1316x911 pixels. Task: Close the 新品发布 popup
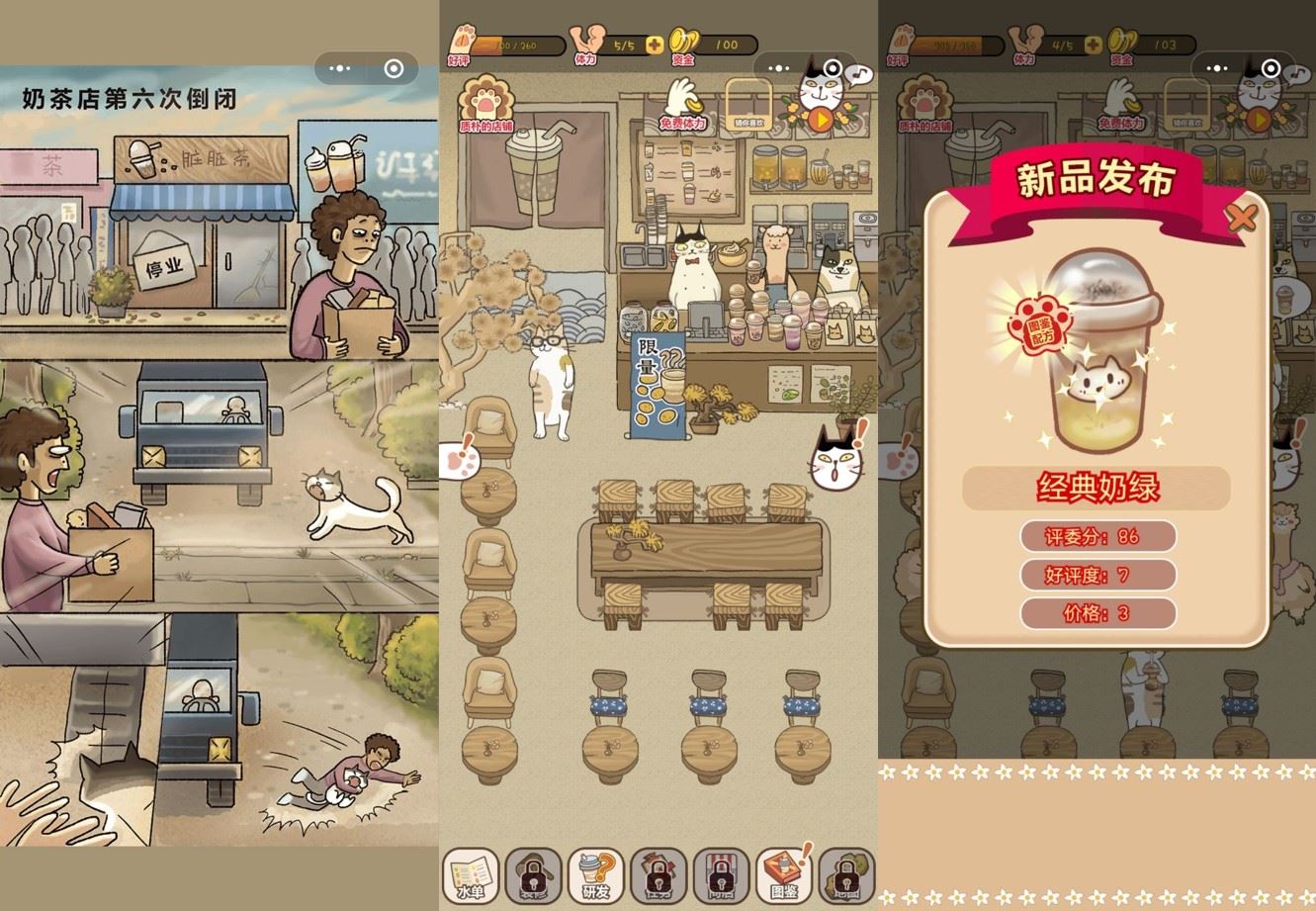click(1241, 217)
